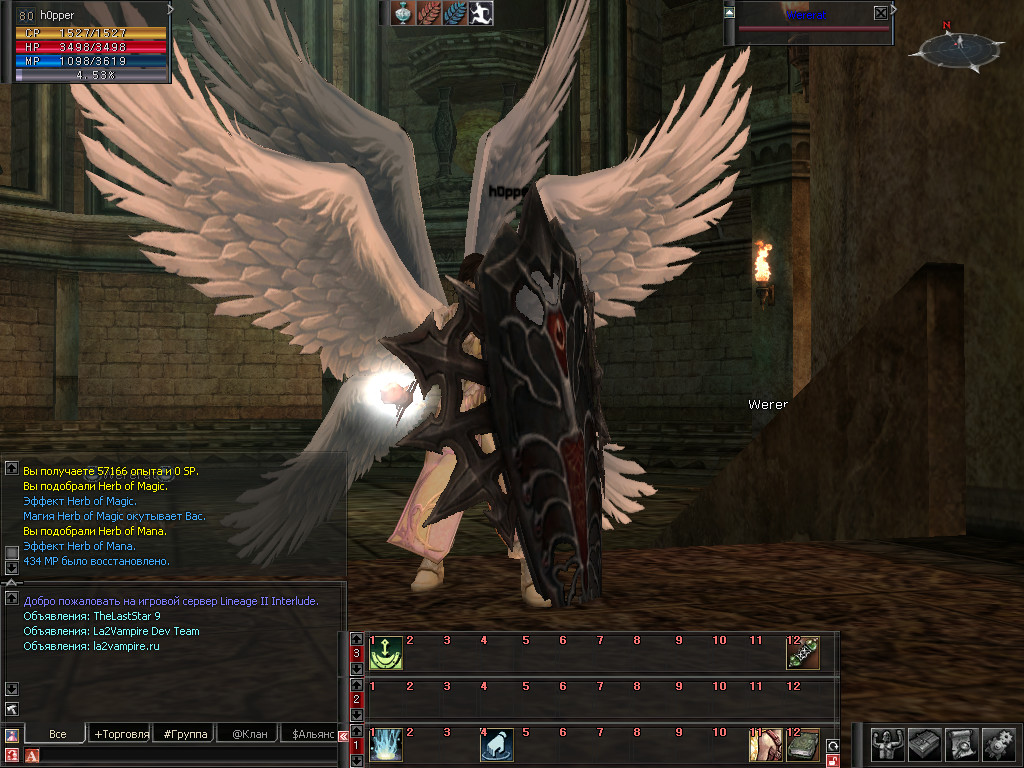Switch to the Все chat tab
Image resolution: width=1024 pixels, height=768 pixels.
[x=57, y=734]
